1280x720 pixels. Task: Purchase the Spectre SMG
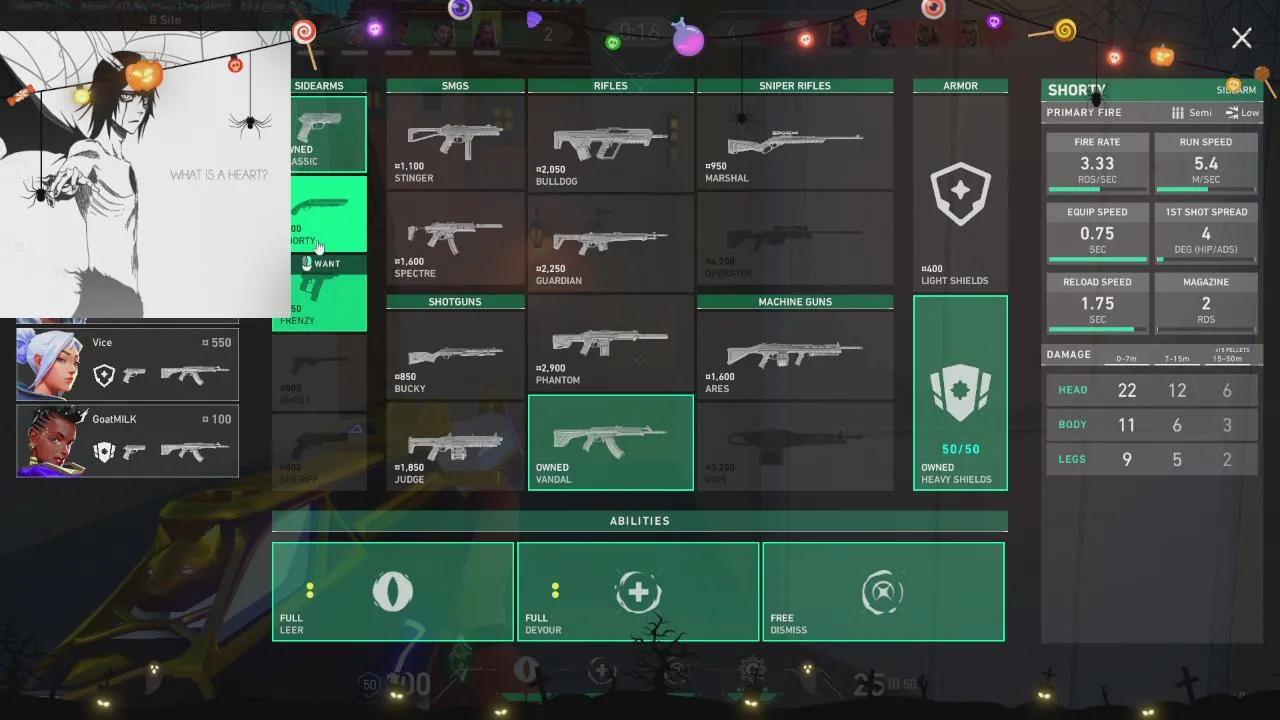point(455,239)
